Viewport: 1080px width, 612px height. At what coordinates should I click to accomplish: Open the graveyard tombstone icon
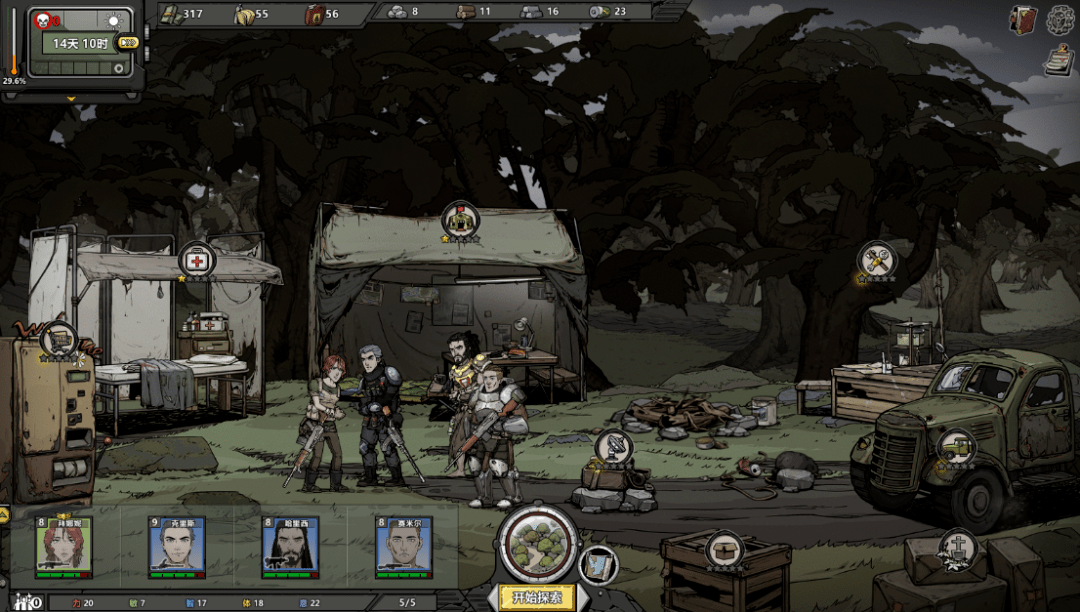click(x=958, y=547)
